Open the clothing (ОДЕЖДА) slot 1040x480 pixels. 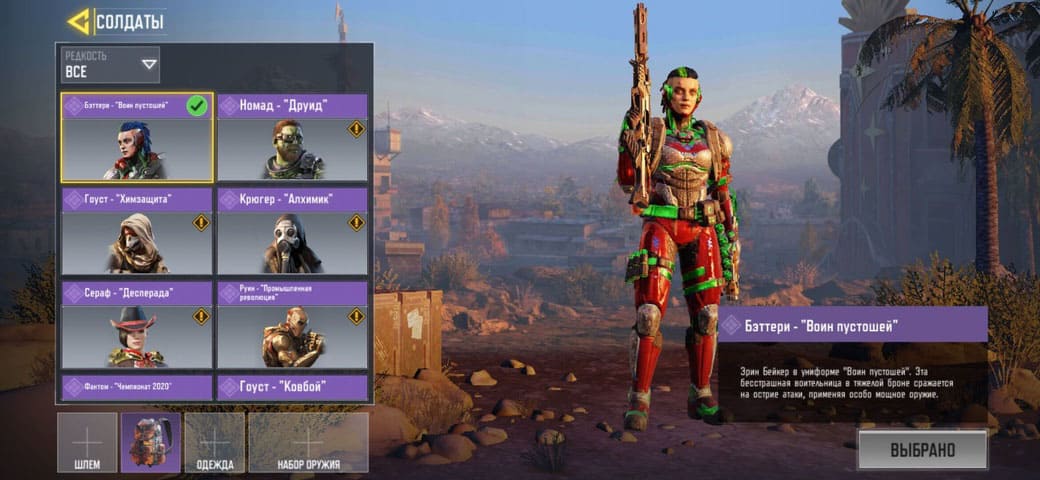click(x=215, y=442)
